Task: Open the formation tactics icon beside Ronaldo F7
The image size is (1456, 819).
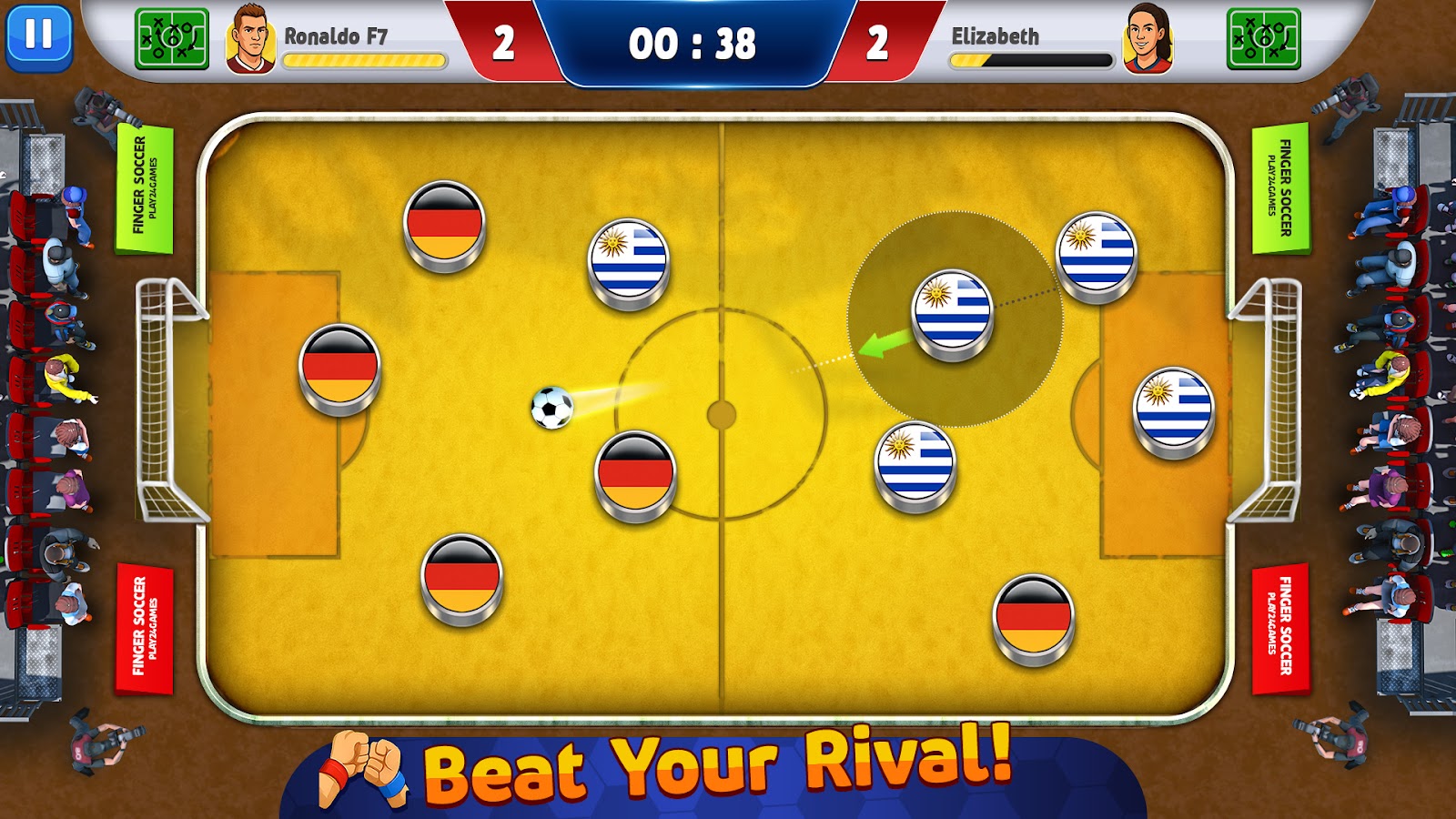Action: click(x=171, y=39)
